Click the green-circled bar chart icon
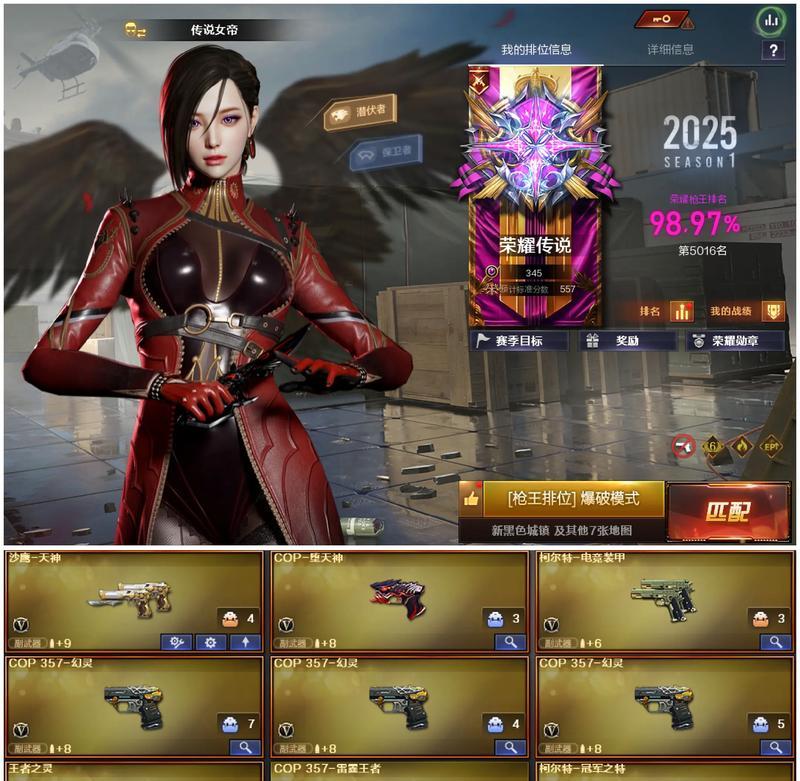800x781 pixels. (770, 19)
